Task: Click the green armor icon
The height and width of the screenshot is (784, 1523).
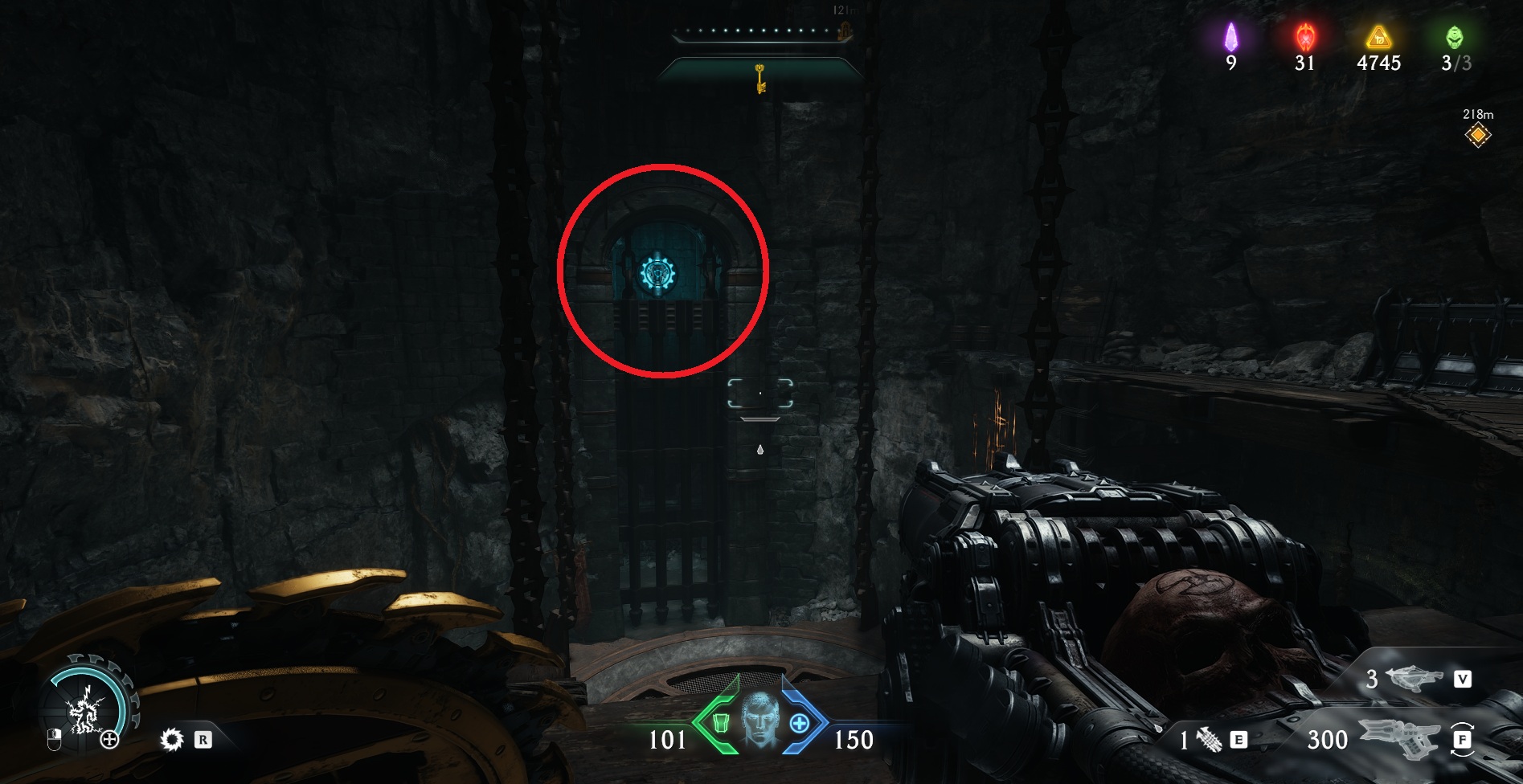Action: coord(721,723)
